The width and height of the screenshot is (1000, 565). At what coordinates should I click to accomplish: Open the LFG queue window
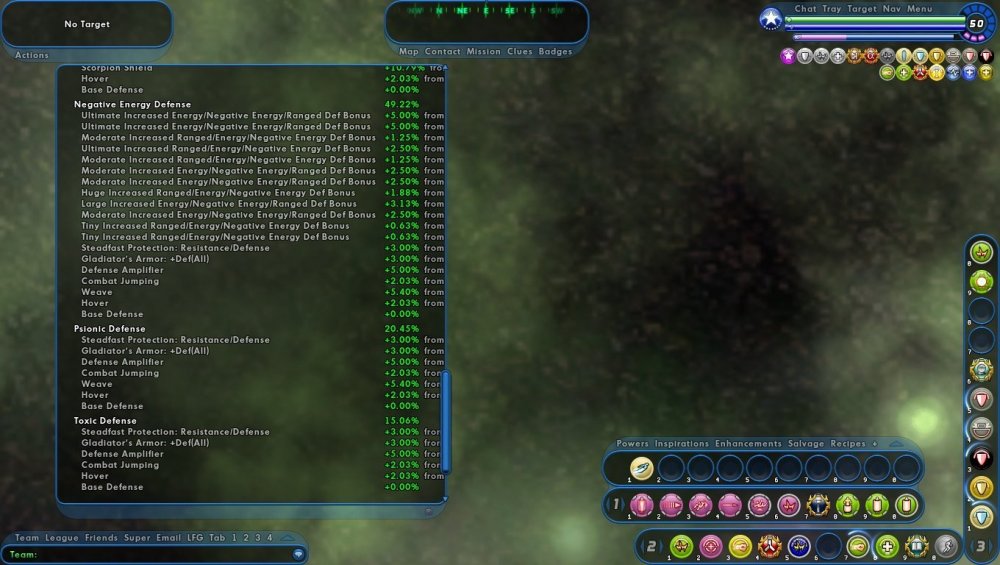point(195,538)
